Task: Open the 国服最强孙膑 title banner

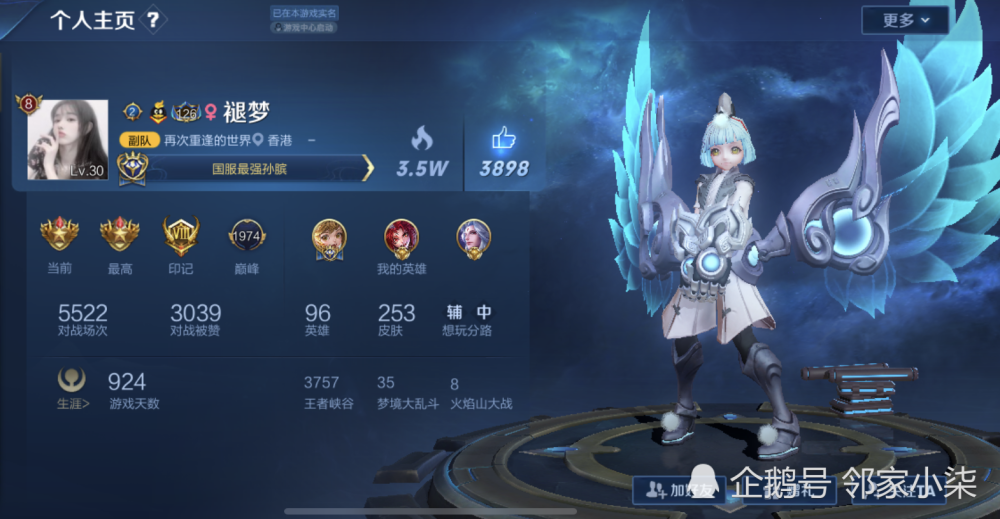Action: pyautogui.click(x=250, y=169)
